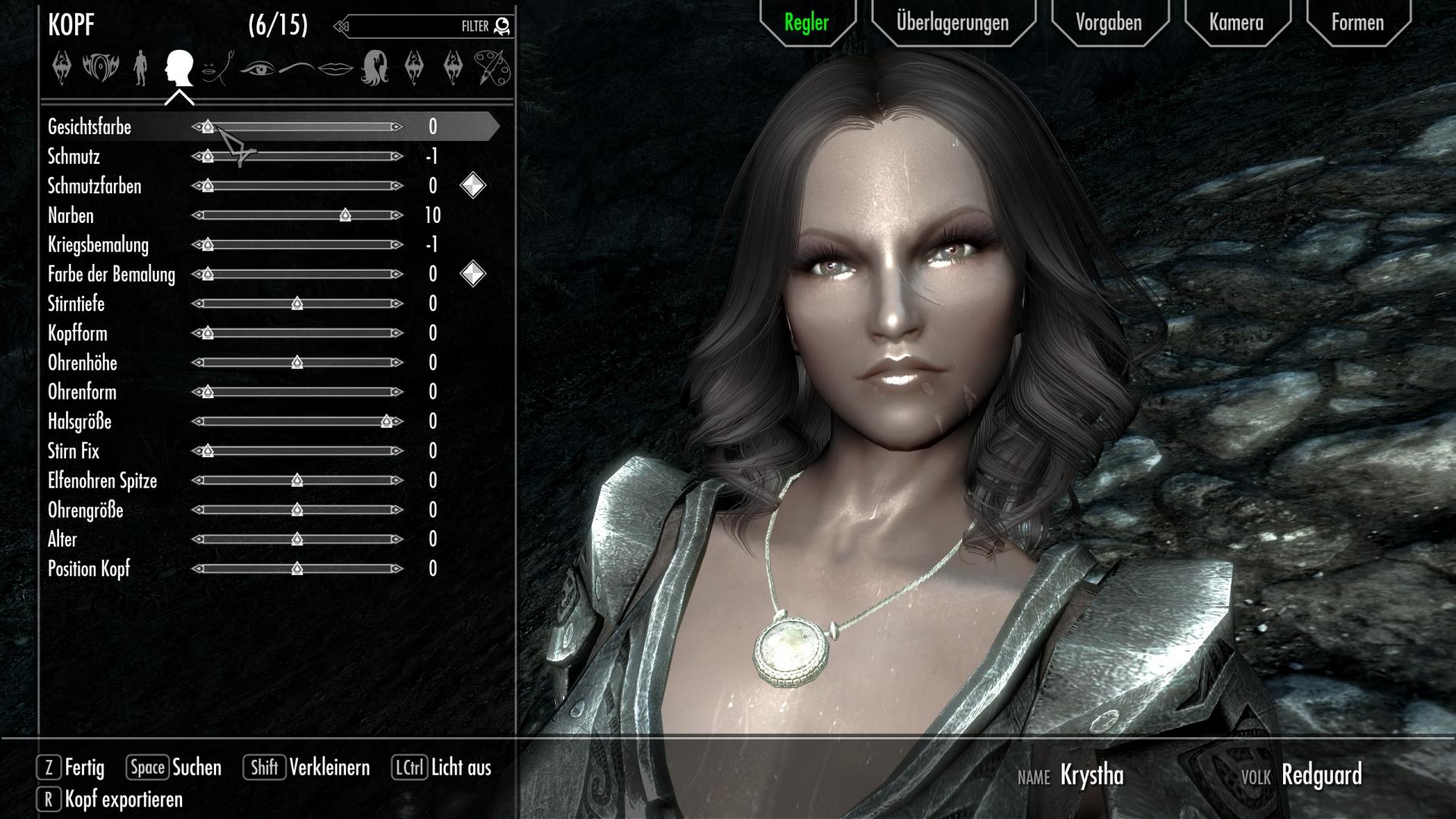Switch to the hair category icon

pos(375,68)
